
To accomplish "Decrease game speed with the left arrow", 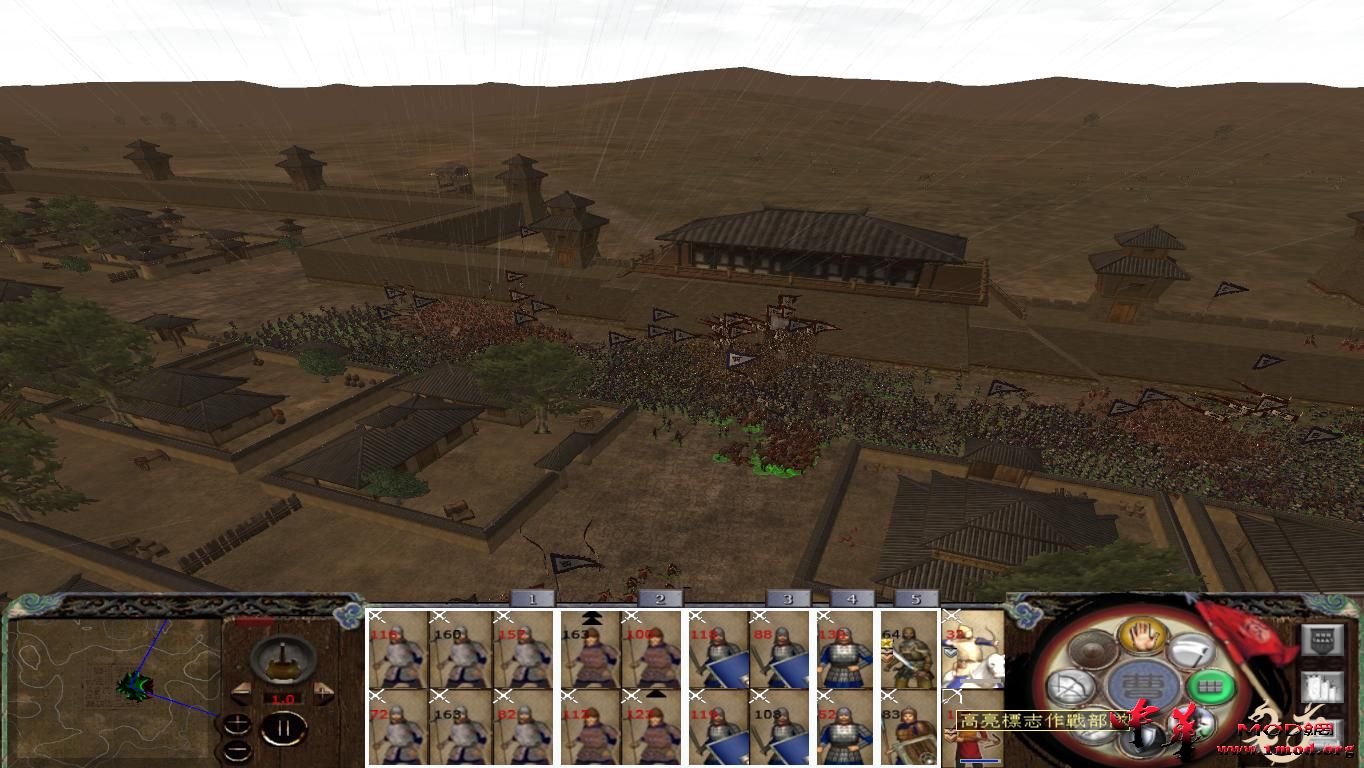I will pyautogui.click(x=242, y=691).
